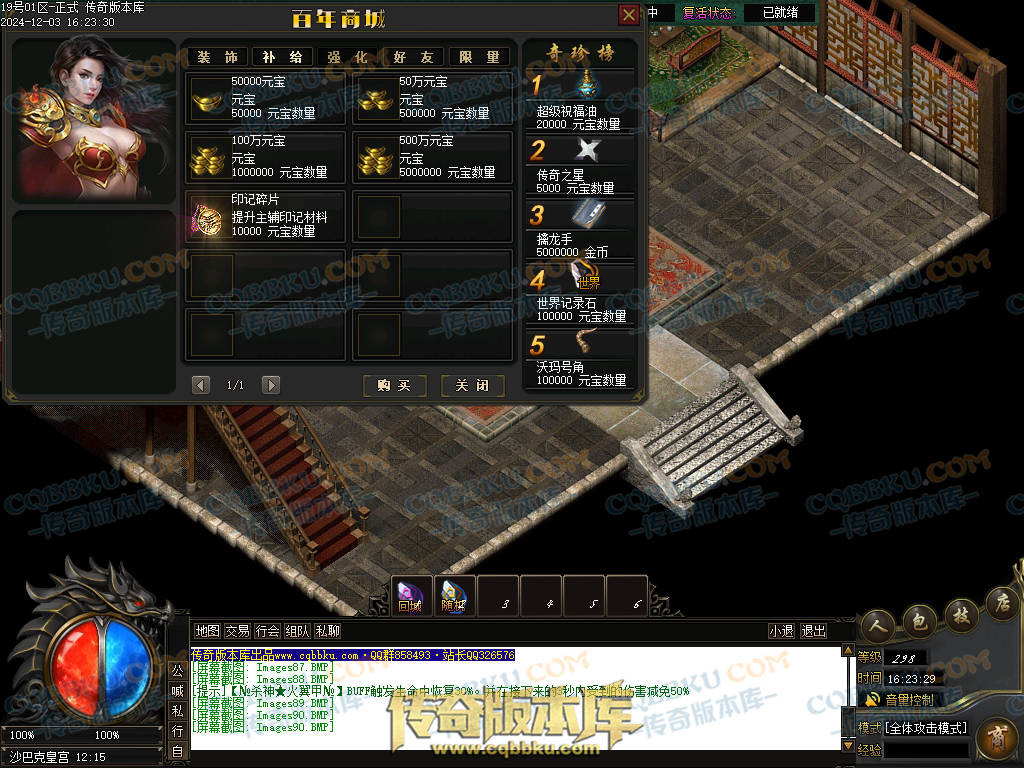Pick the 印记碎片 item
1024x768 pixels.
pyautogui.click(x=265, y=217)
